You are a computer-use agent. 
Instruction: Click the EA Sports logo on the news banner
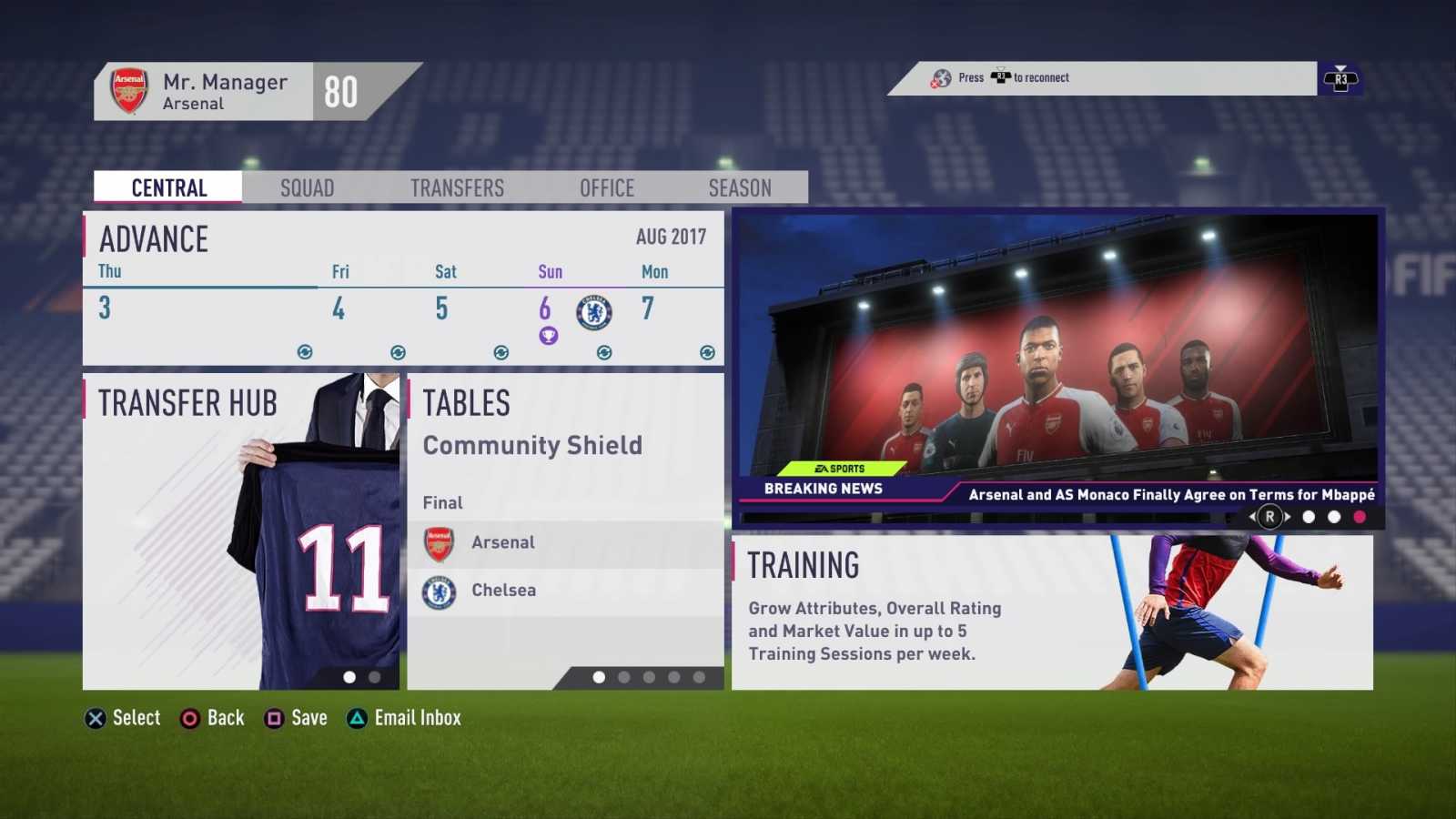[x=842, y=468]
